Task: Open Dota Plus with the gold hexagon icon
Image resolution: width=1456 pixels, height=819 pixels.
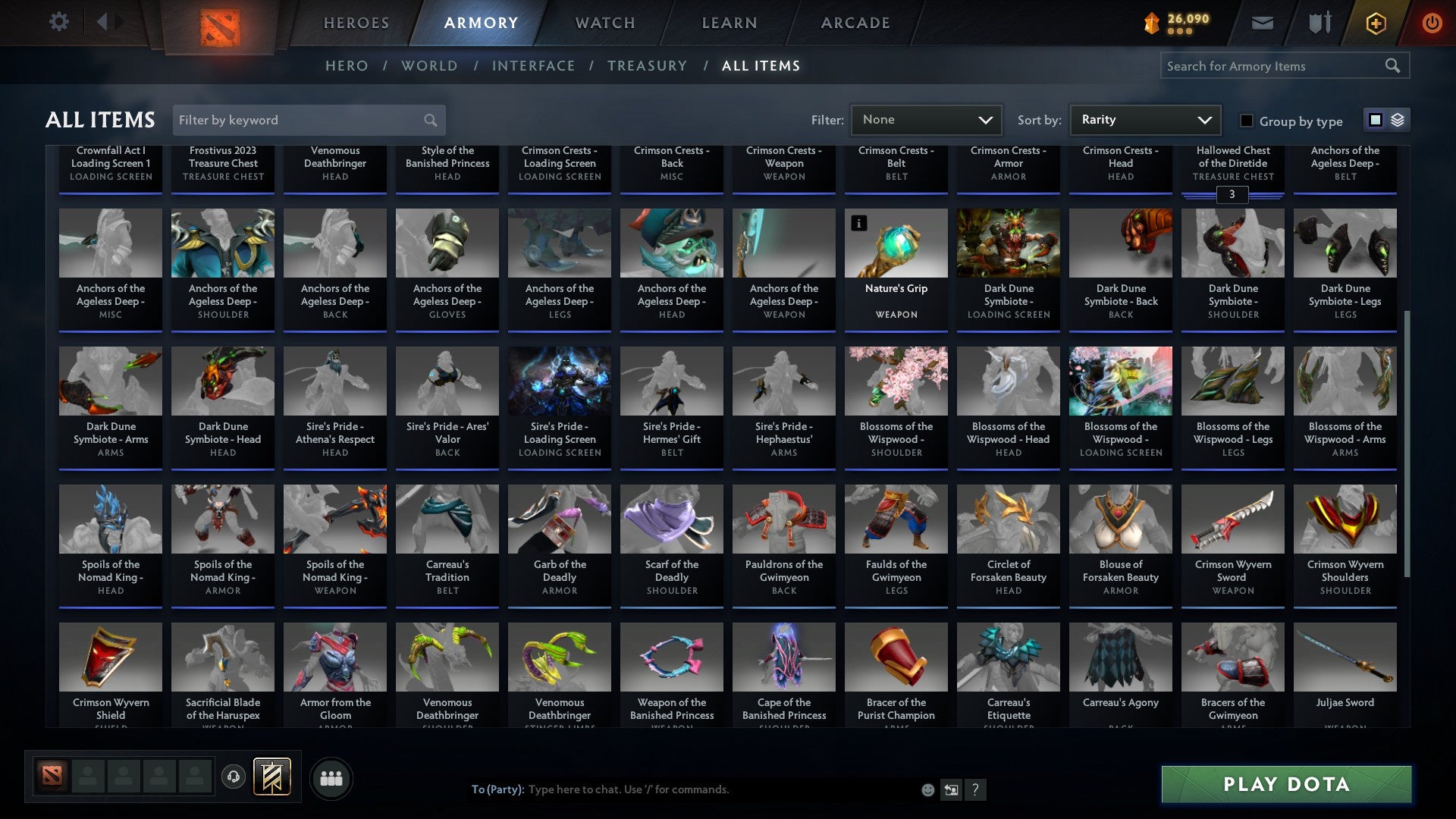Action: coord(1375,23)
